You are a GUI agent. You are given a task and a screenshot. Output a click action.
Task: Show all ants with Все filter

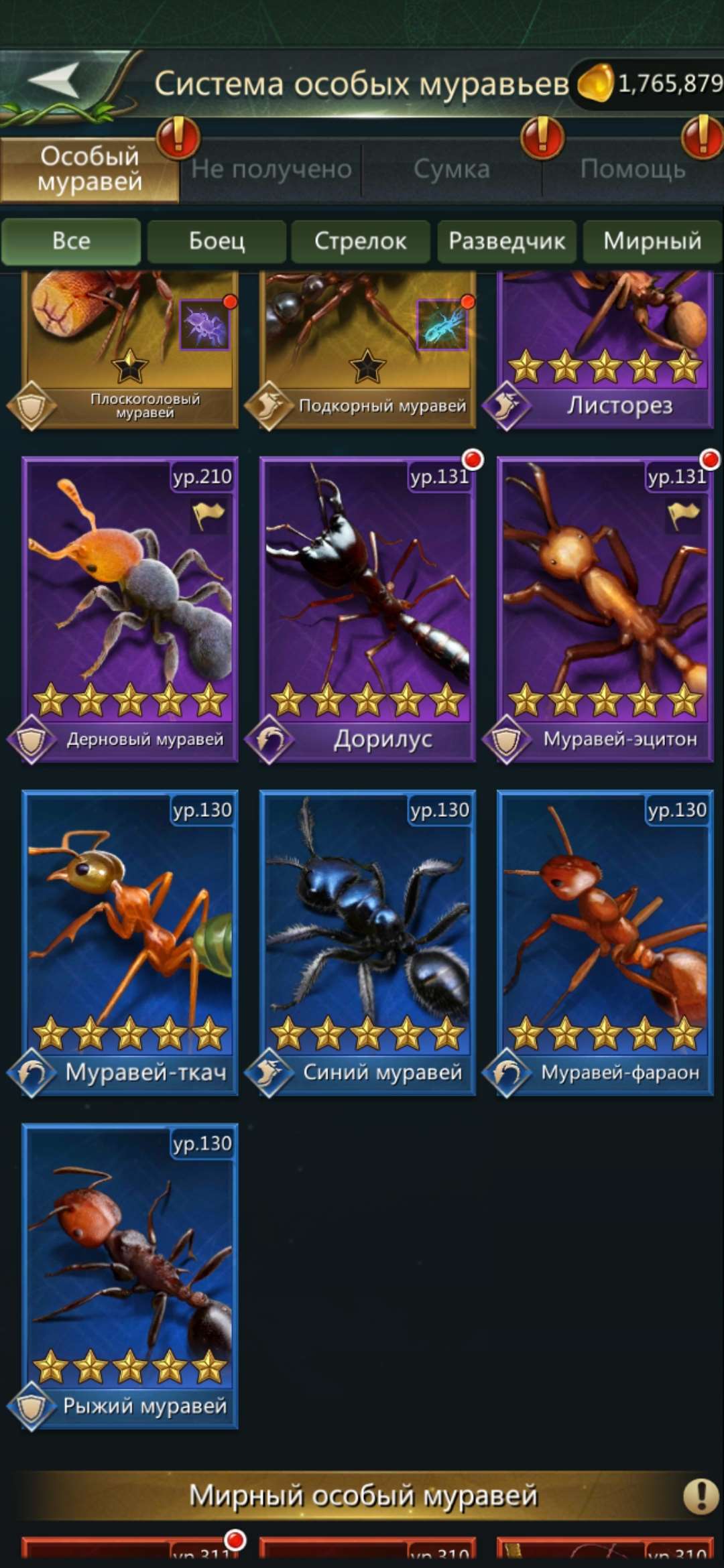click(x=71, y=241)
